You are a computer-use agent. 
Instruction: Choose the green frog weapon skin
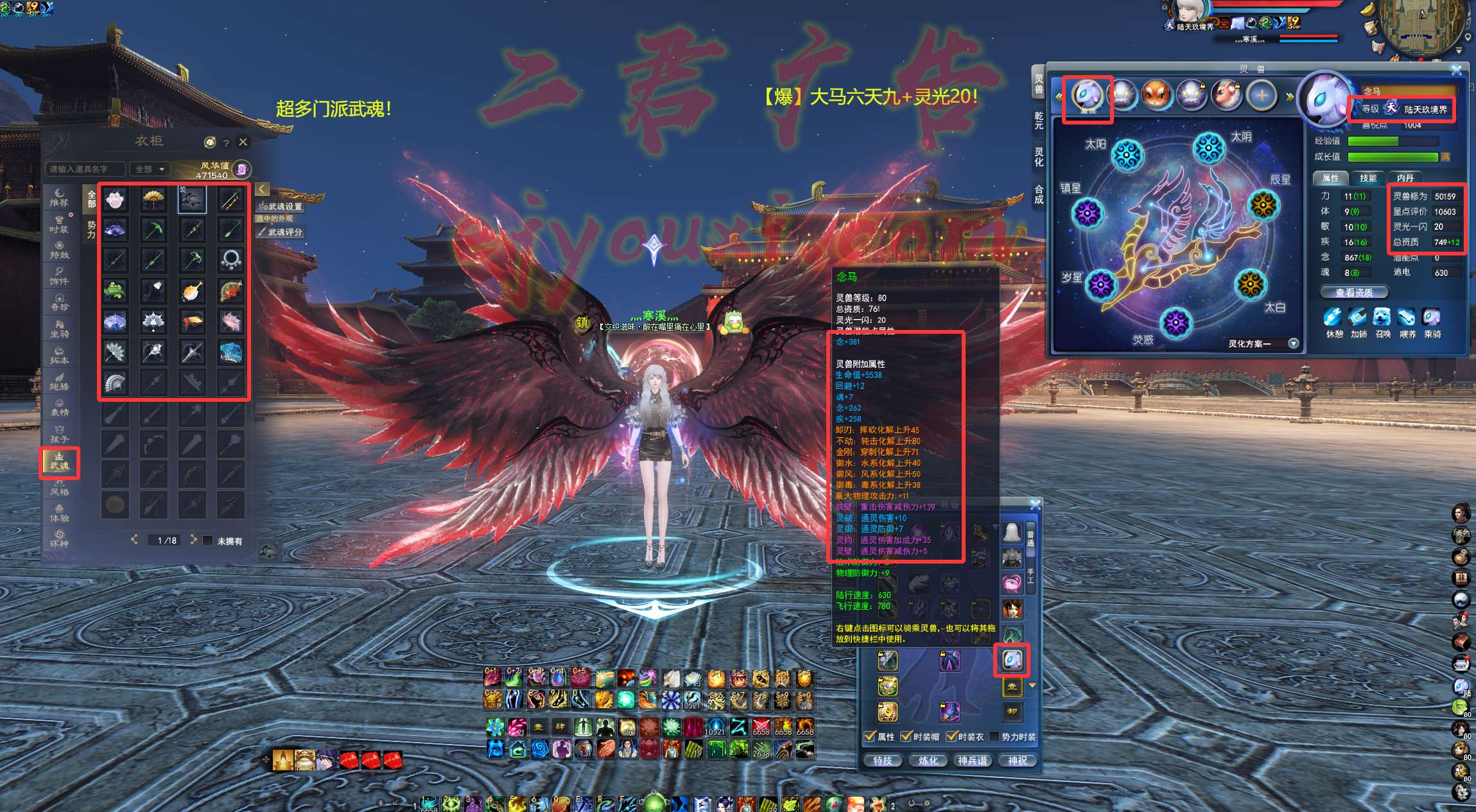coord(115,291)
